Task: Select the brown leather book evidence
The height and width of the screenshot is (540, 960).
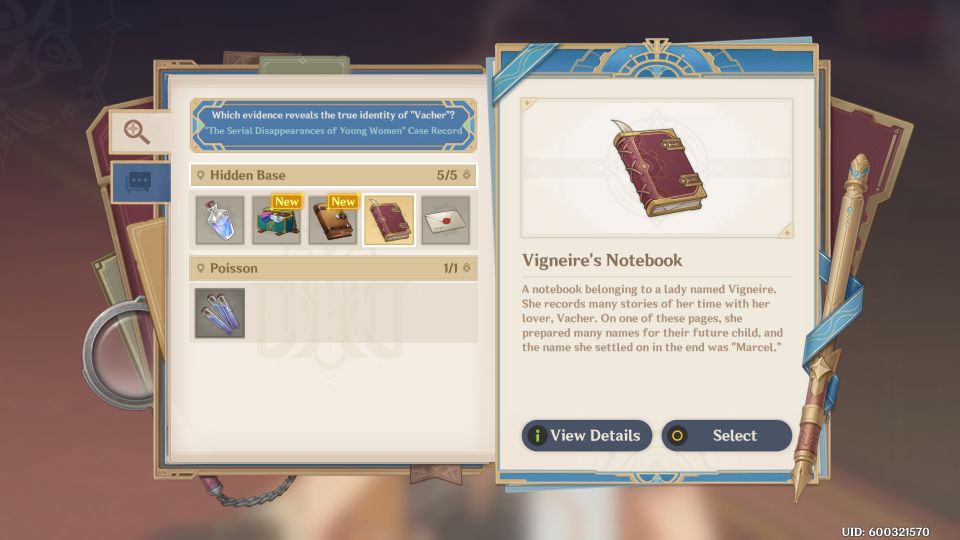Action: pyautogui.click(x=332, y=220)
